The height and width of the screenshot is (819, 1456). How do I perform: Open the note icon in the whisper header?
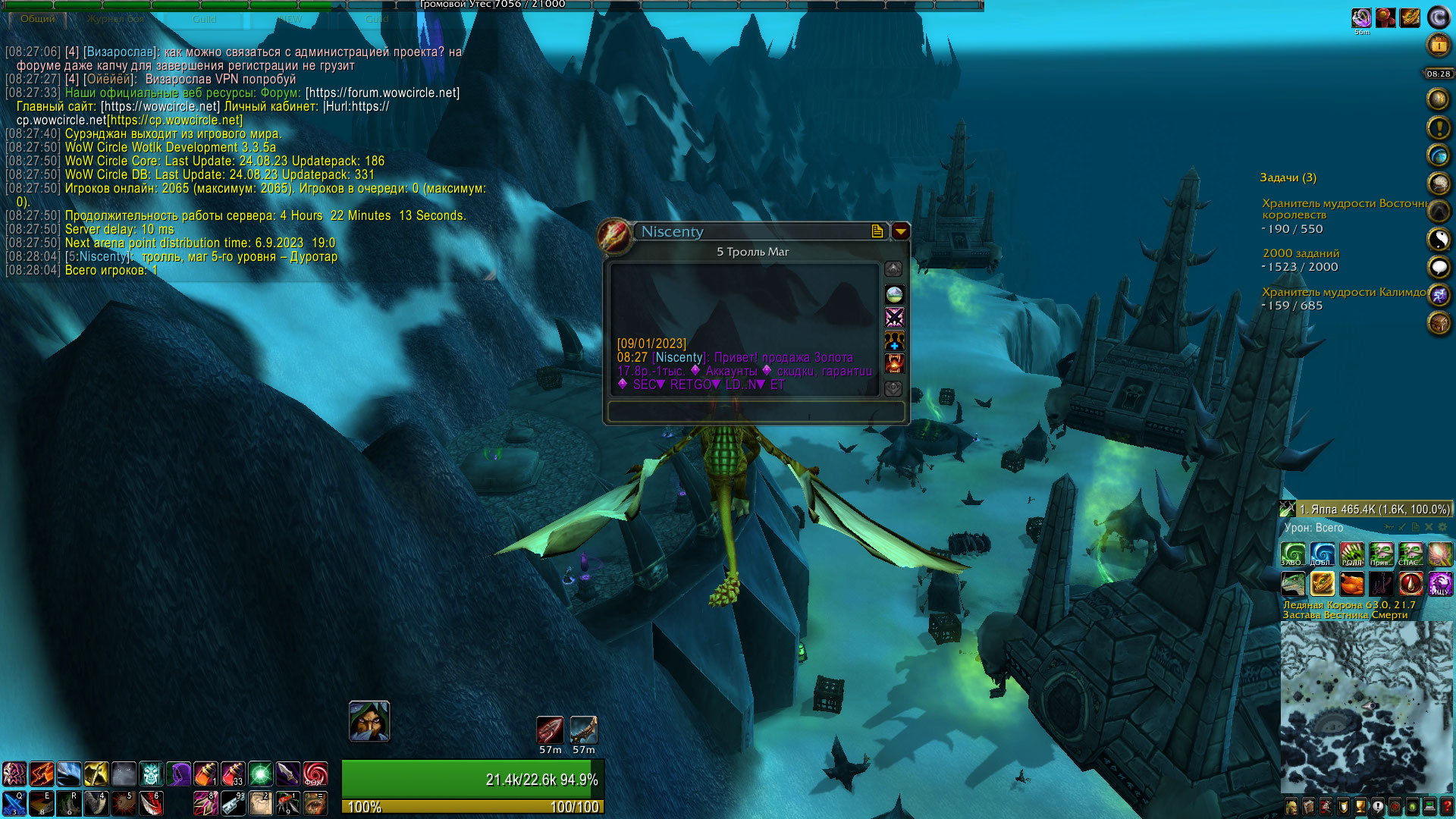(x=877, y=231)
